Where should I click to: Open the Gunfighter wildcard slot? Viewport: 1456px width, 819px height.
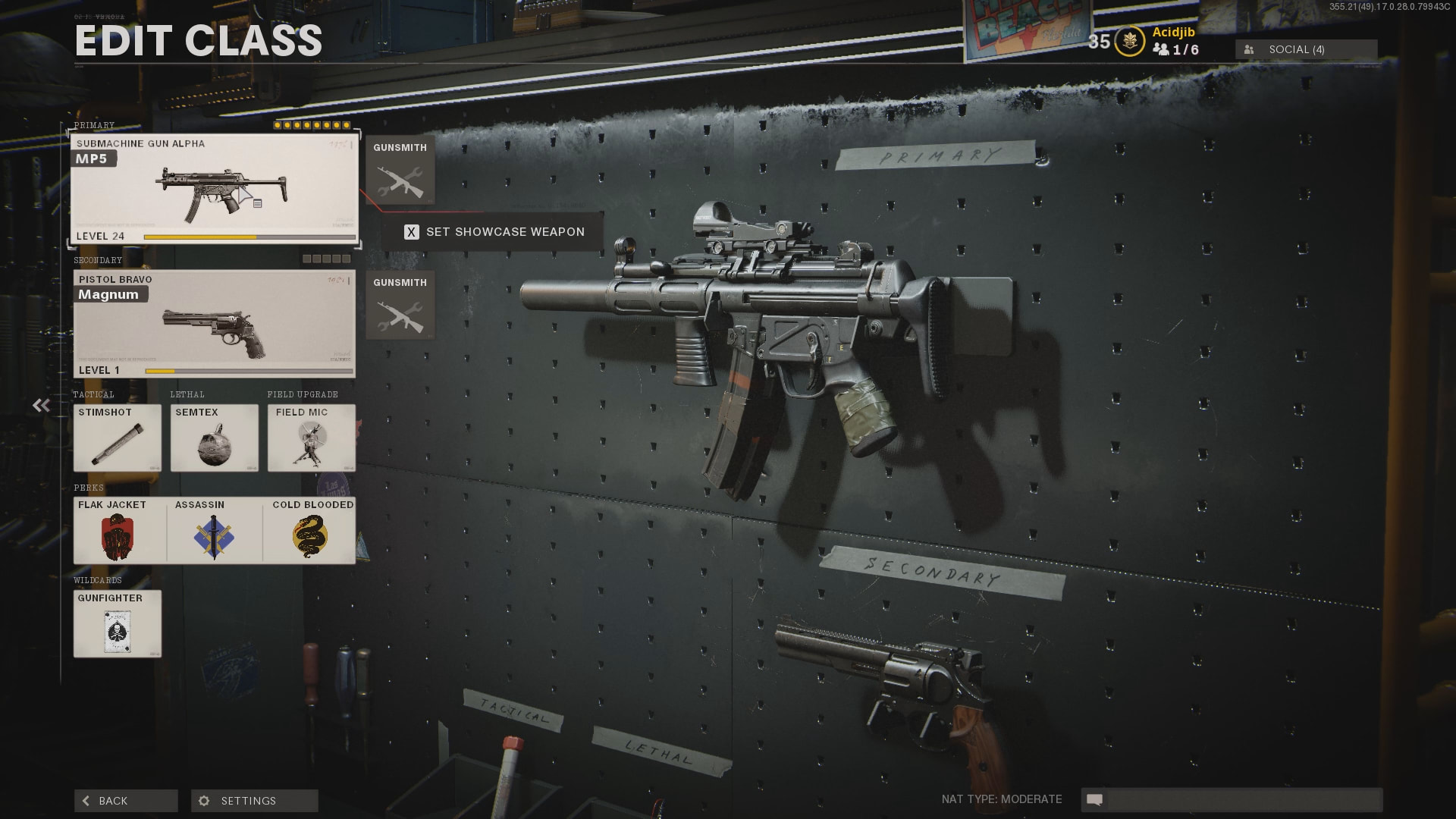click(118, 623)
